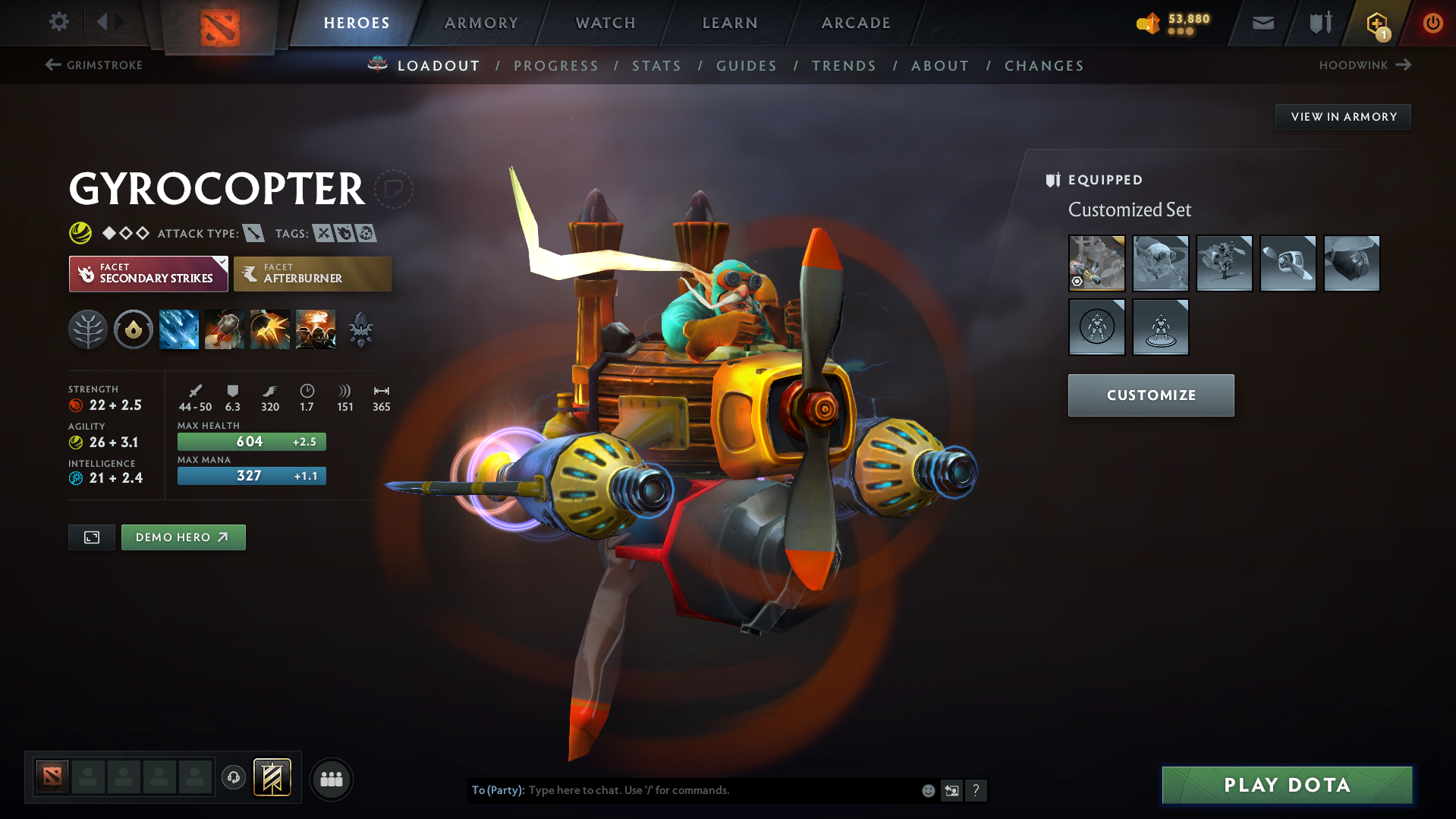The image size is (1456, 819).
Task: Switch to the Afterburner facet
Action: click(313, 273)
